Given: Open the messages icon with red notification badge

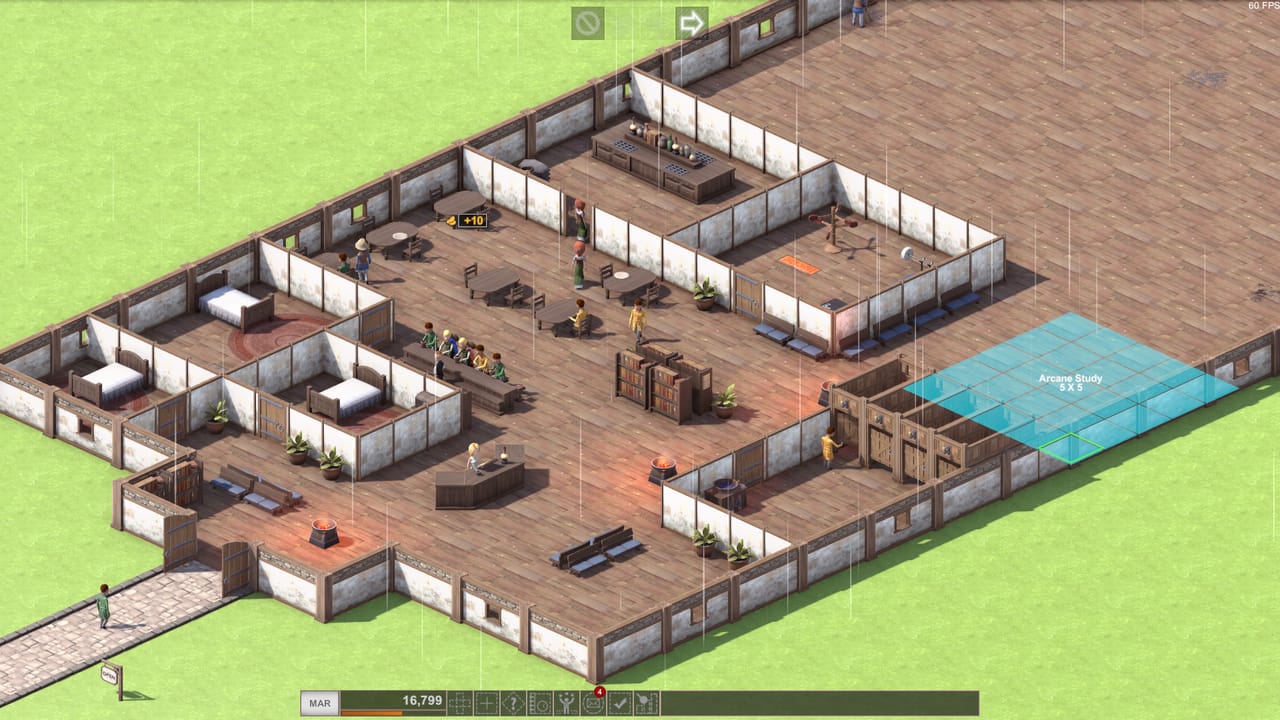Looking at the screenshot, I should pyautogui.click(x=594, y=701).
